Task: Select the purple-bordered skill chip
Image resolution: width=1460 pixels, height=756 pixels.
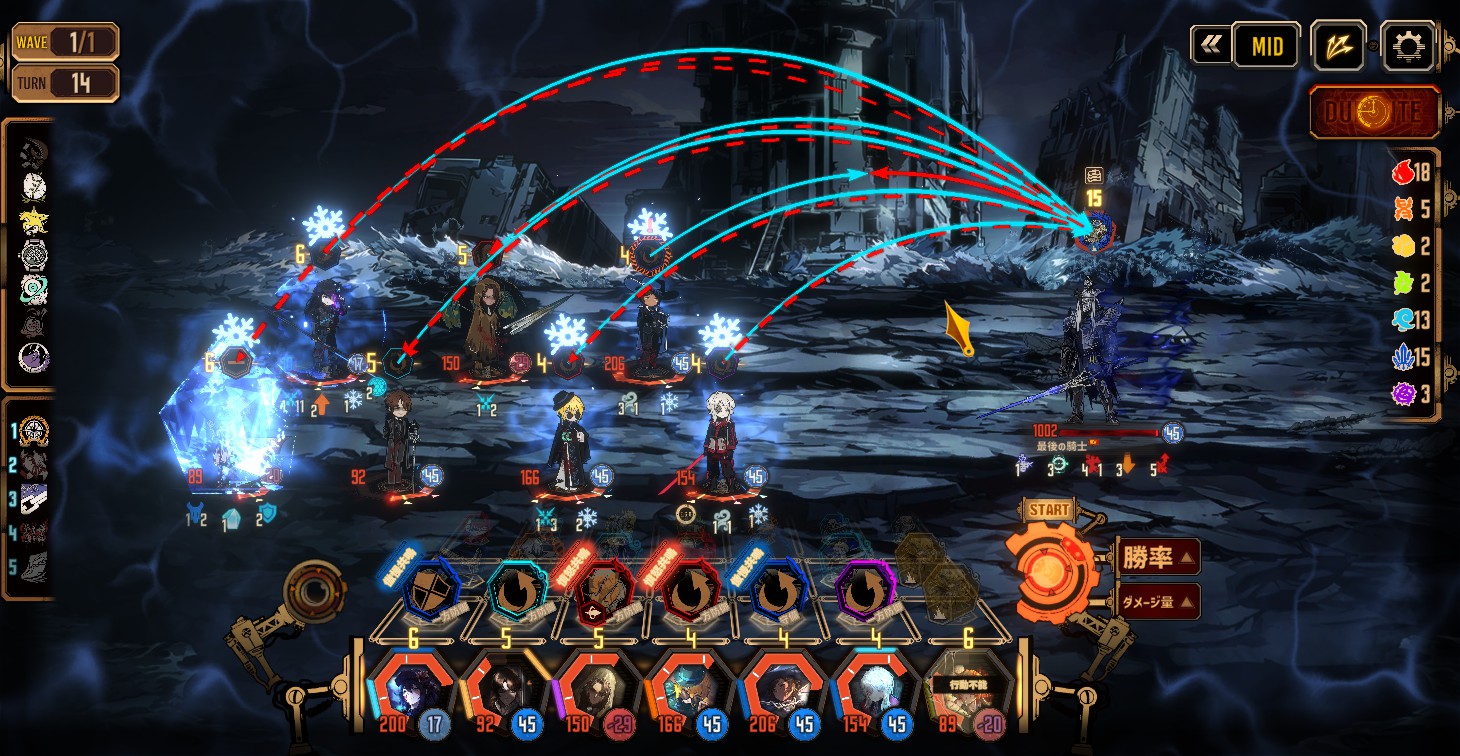Action: 865,592
